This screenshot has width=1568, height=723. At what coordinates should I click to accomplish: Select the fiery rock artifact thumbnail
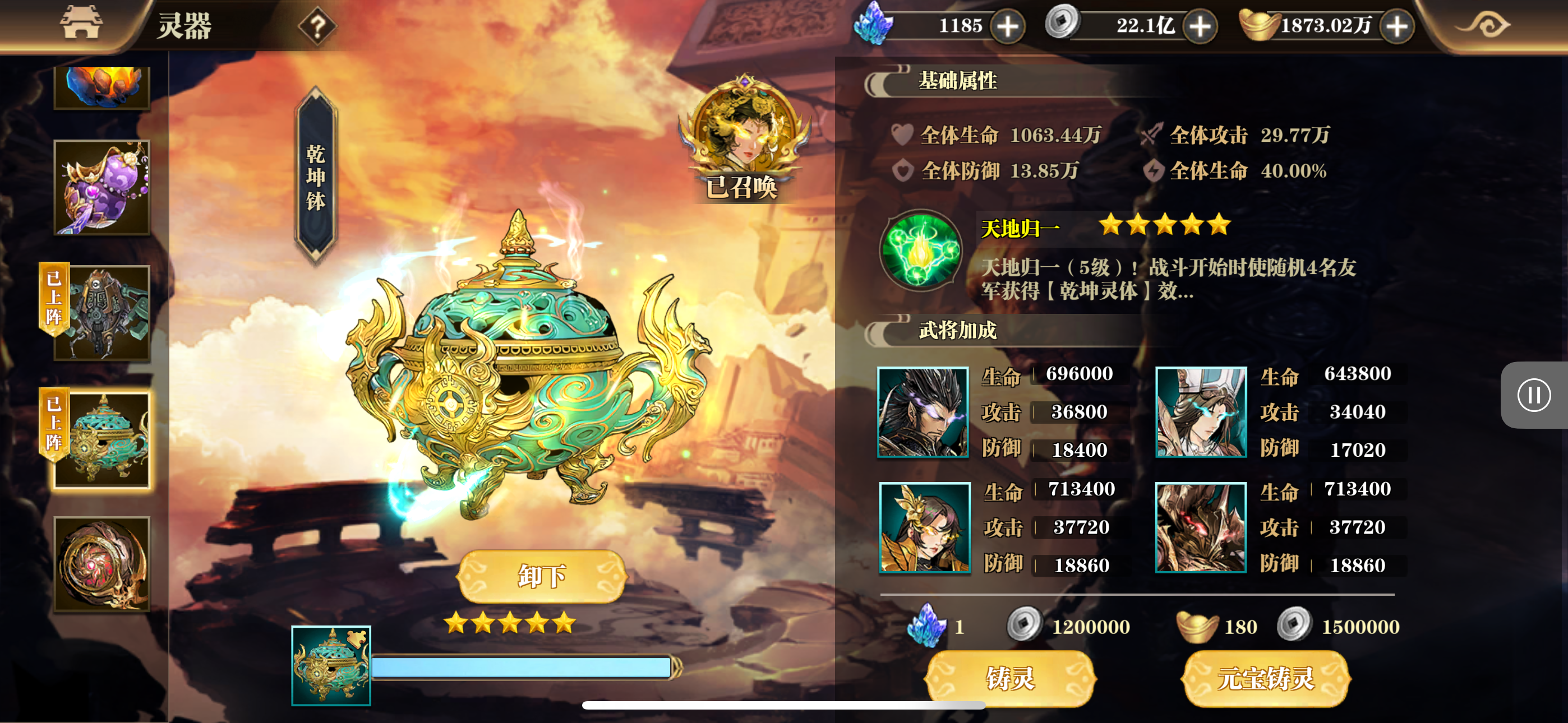coord(102,86)
